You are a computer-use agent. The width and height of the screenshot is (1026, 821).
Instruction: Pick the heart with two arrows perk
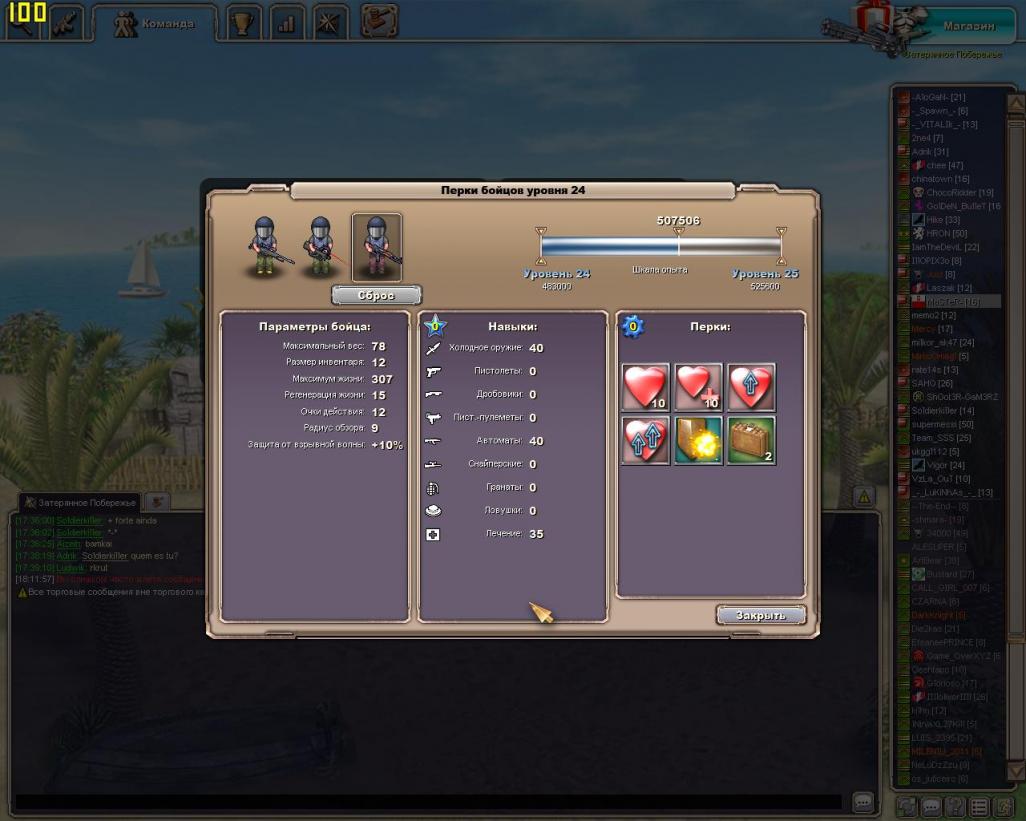click(x=645, y=441)
